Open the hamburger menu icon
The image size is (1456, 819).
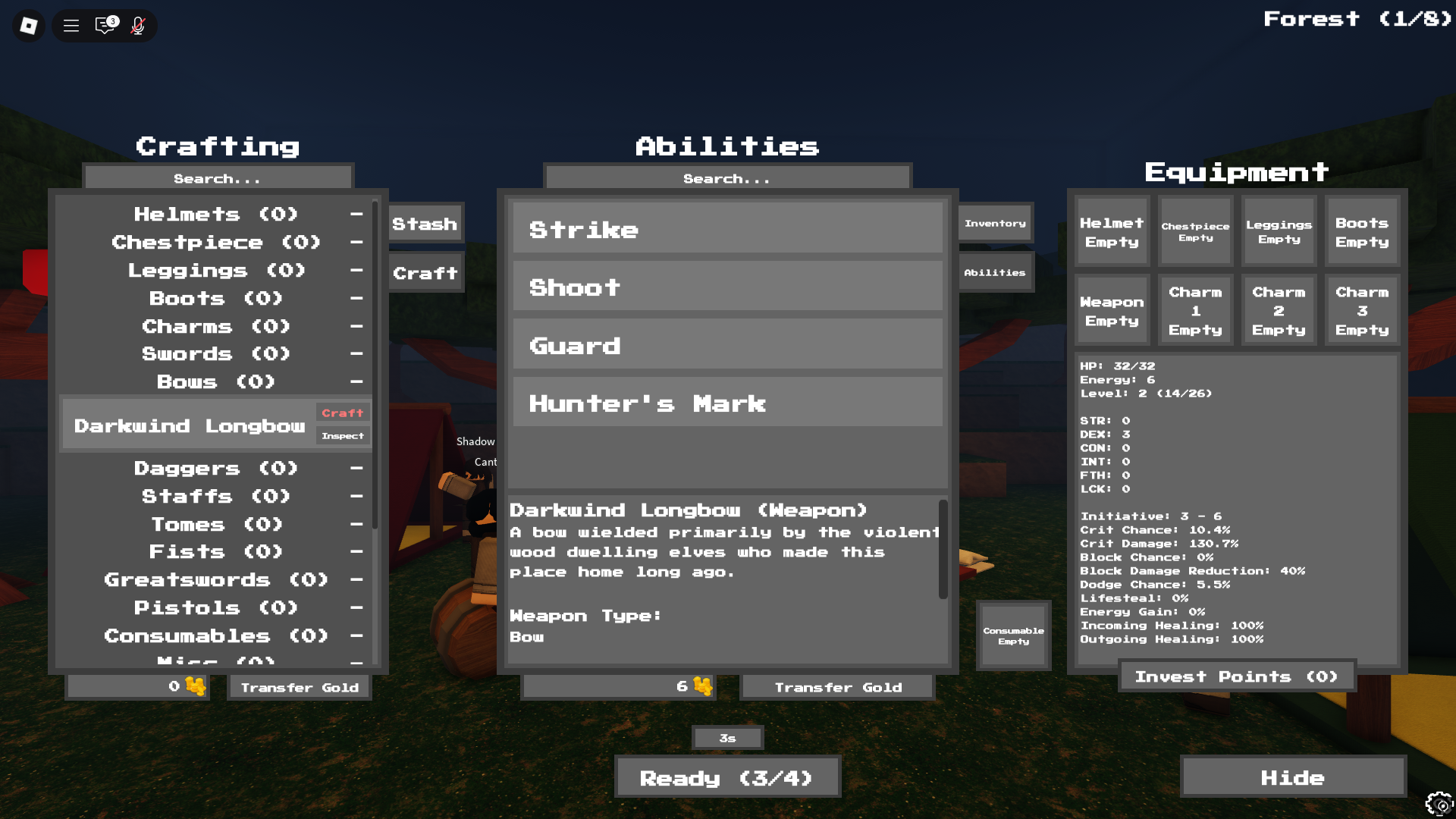71,25
